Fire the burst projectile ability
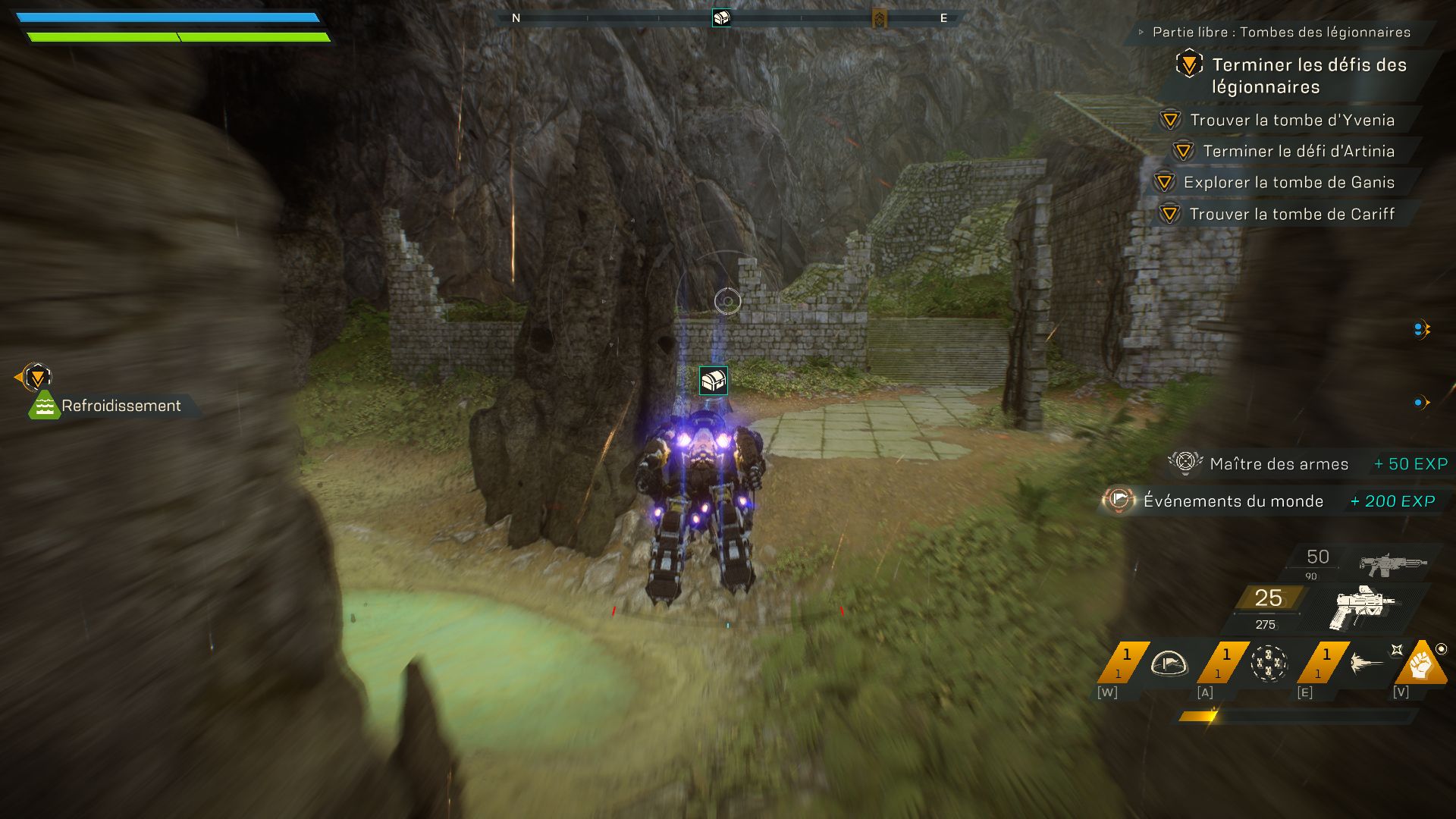Viewport: 1456px width, 819px height. (x=1367, y=664)
